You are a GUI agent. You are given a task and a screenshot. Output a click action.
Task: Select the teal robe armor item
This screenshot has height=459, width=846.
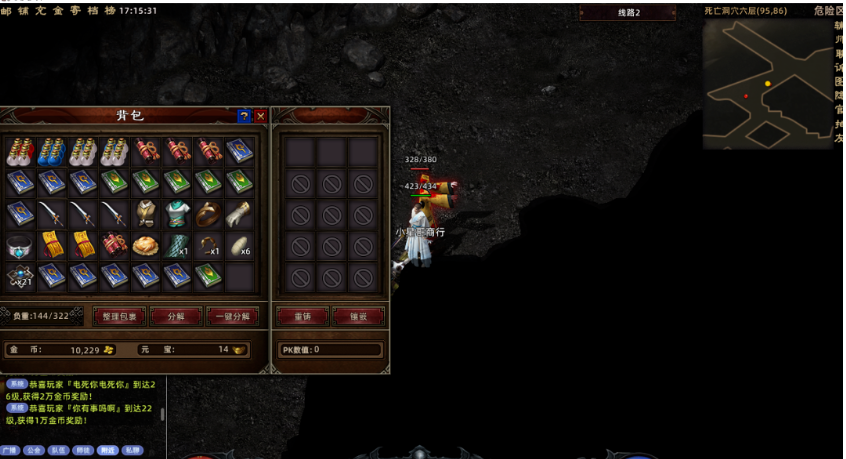coord(177,214)
